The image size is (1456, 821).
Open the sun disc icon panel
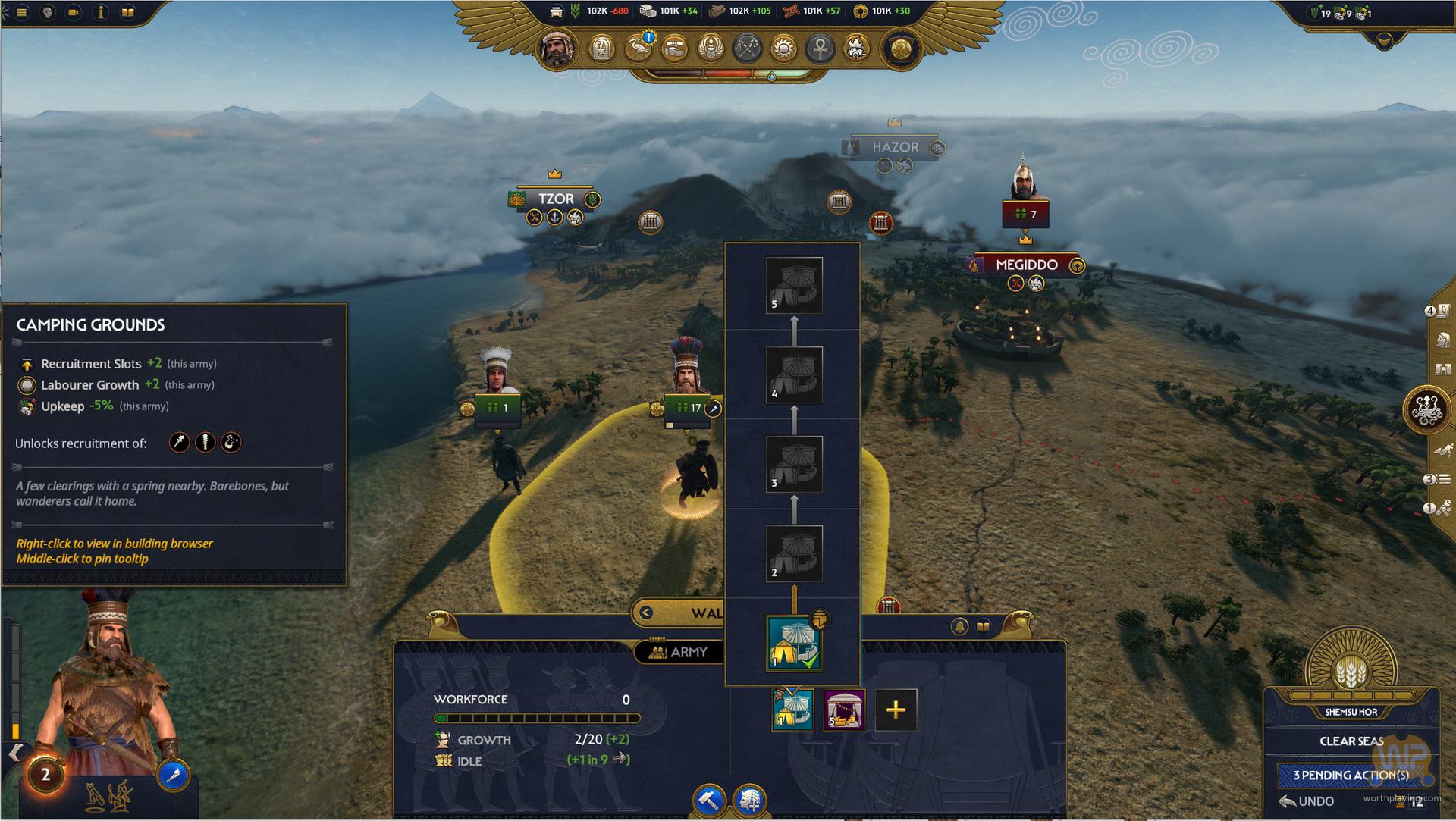784,49
